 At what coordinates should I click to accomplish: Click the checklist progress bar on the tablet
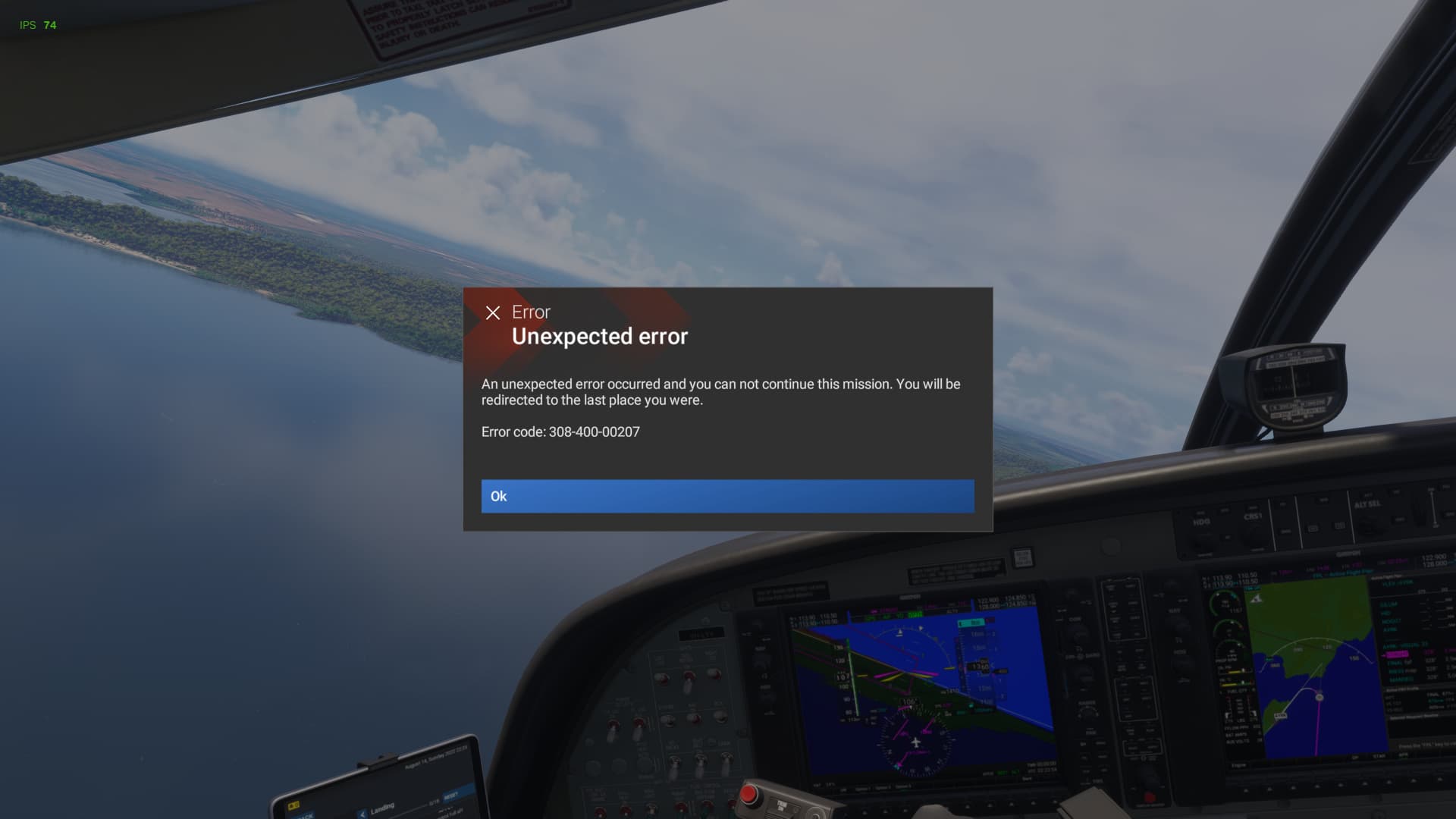coord(413,805)
